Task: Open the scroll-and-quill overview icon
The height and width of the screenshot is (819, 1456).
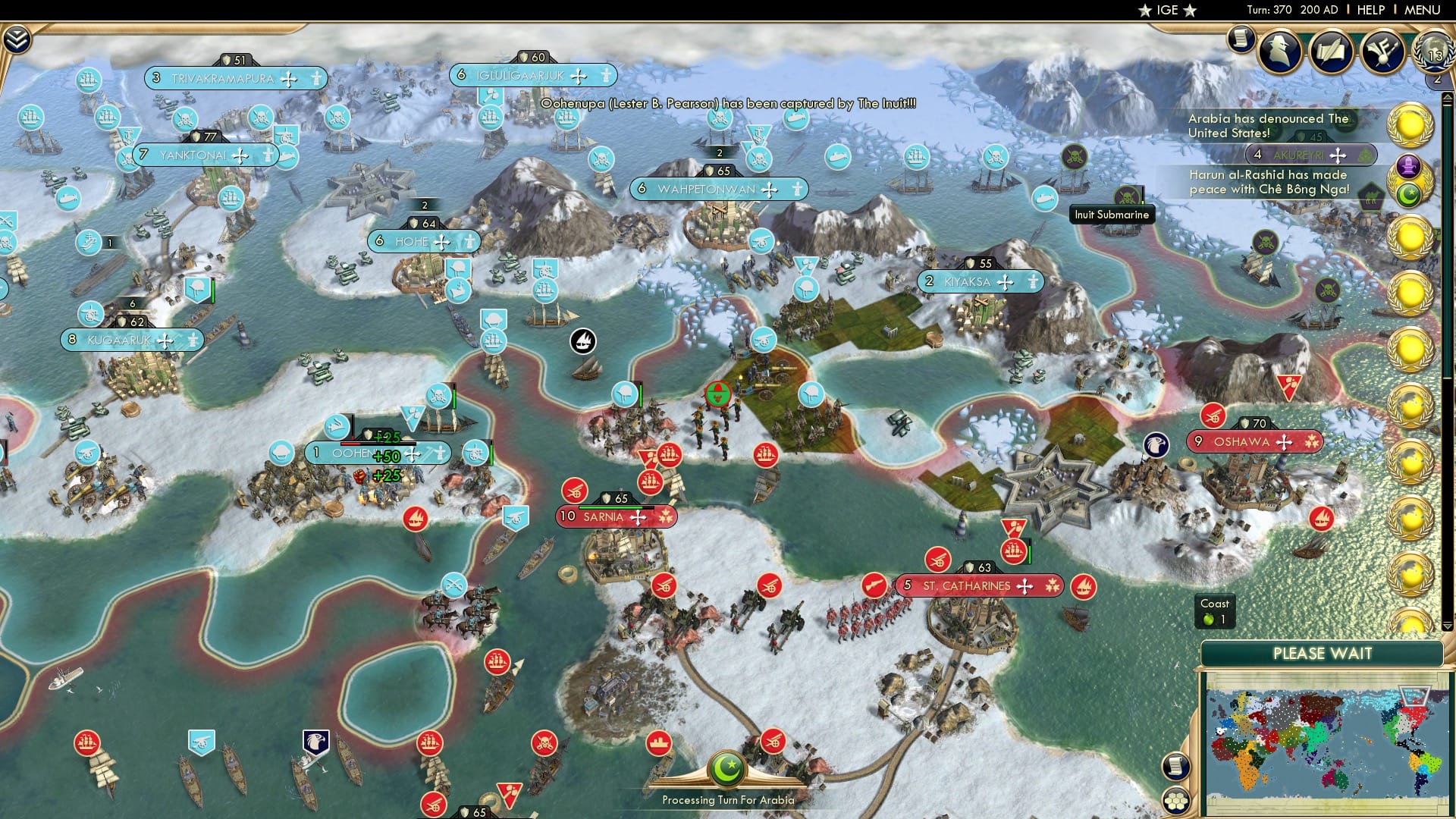Action: [x=1330, y=51]
